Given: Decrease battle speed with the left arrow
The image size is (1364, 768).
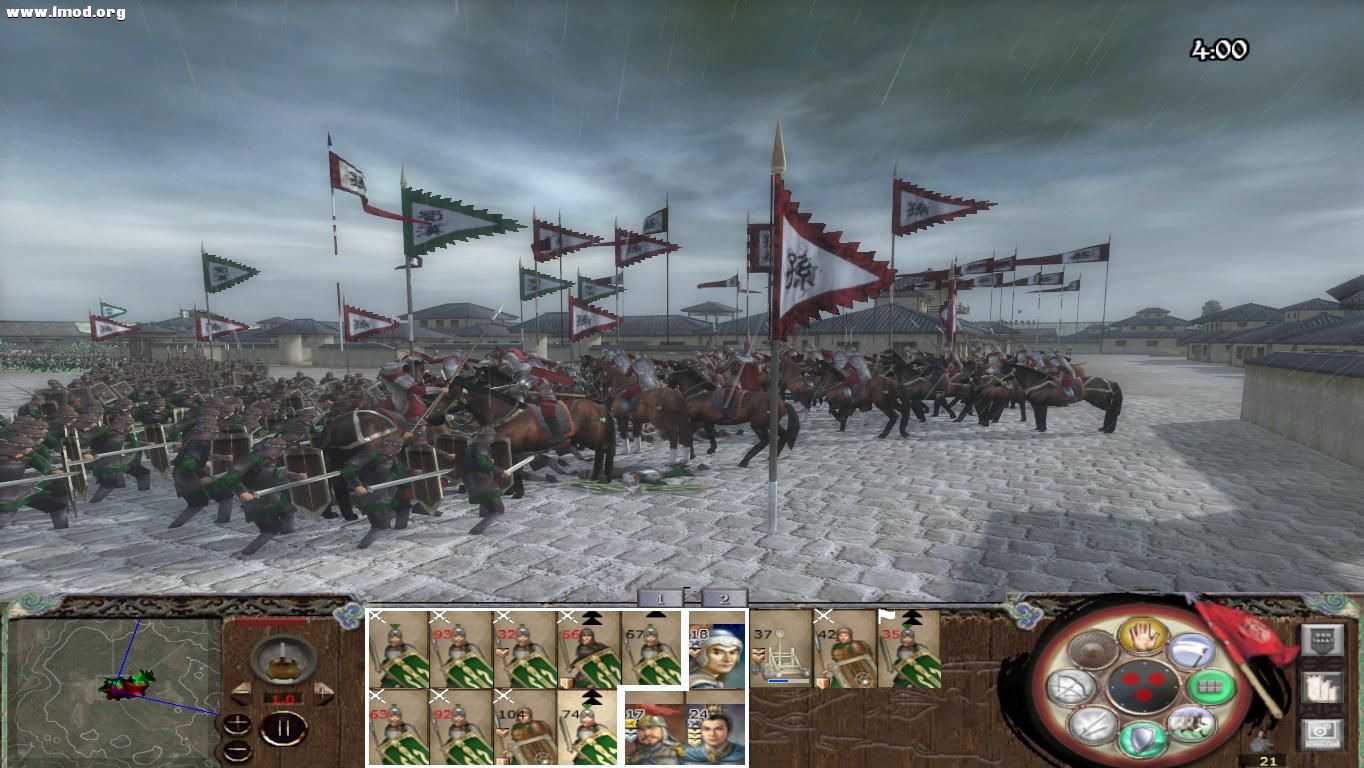Looking at the screenshot, I should point(239,691).
